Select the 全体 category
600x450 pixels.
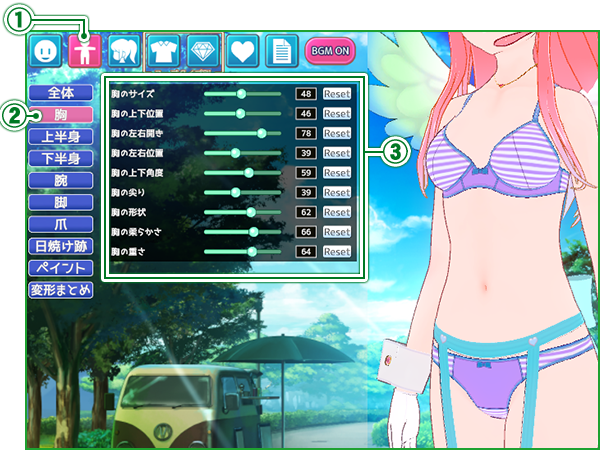[x=61, y=92]
